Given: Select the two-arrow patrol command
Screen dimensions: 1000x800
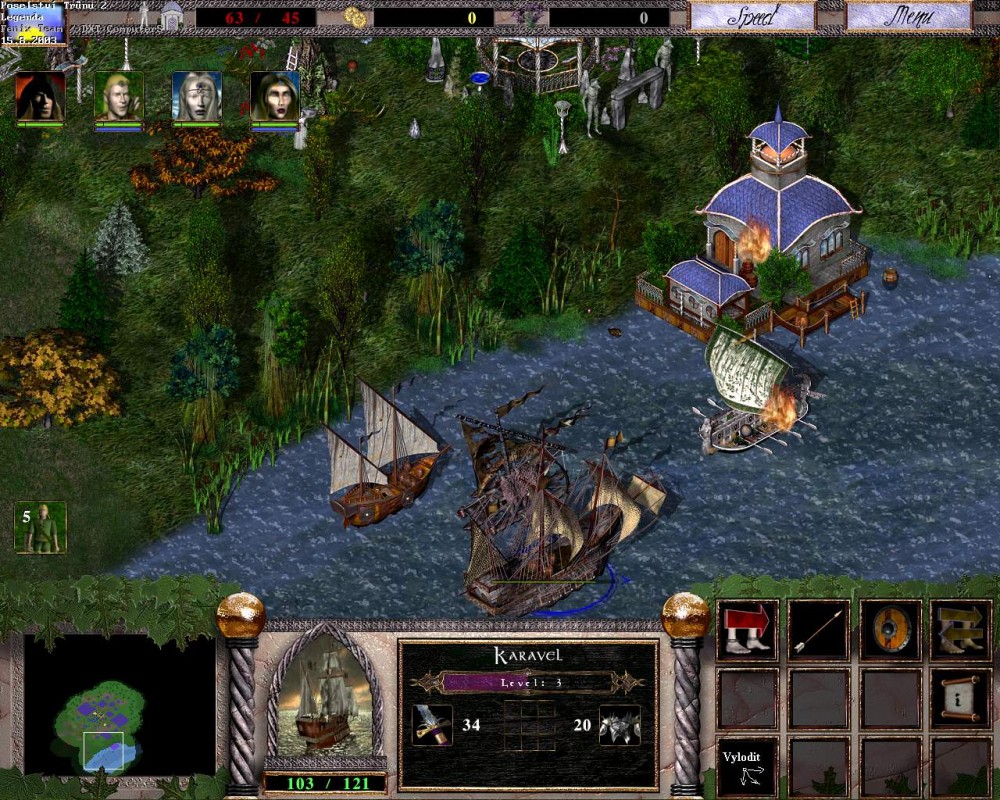Looking at the screenshot, I should point(961,630).
